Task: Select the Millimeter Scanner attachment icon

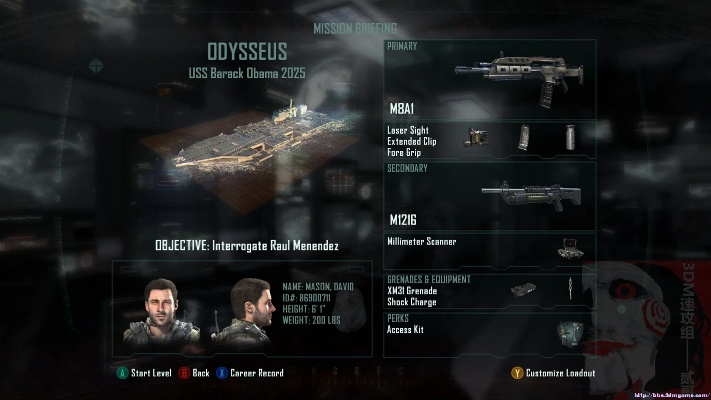Action: click(x=569, y=249)
